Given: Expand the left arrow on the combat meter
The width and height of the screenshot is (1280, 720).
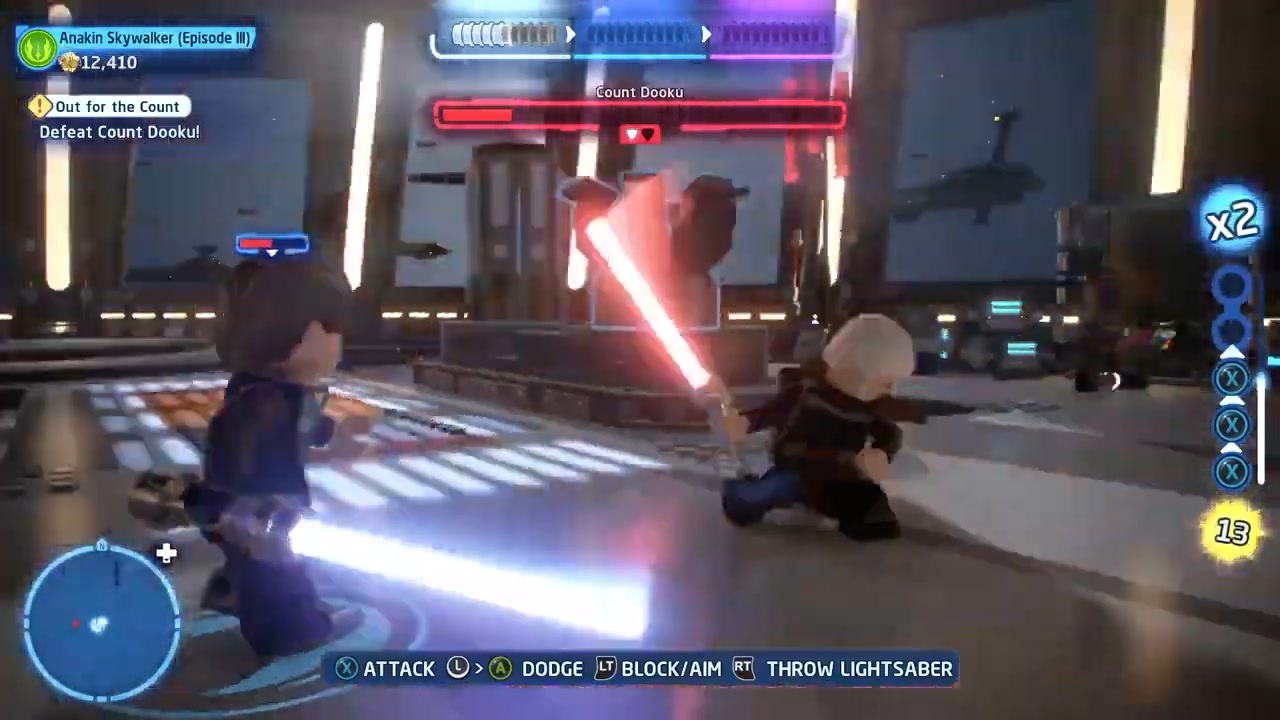Looking at the screenshot, I should [571, 35].
